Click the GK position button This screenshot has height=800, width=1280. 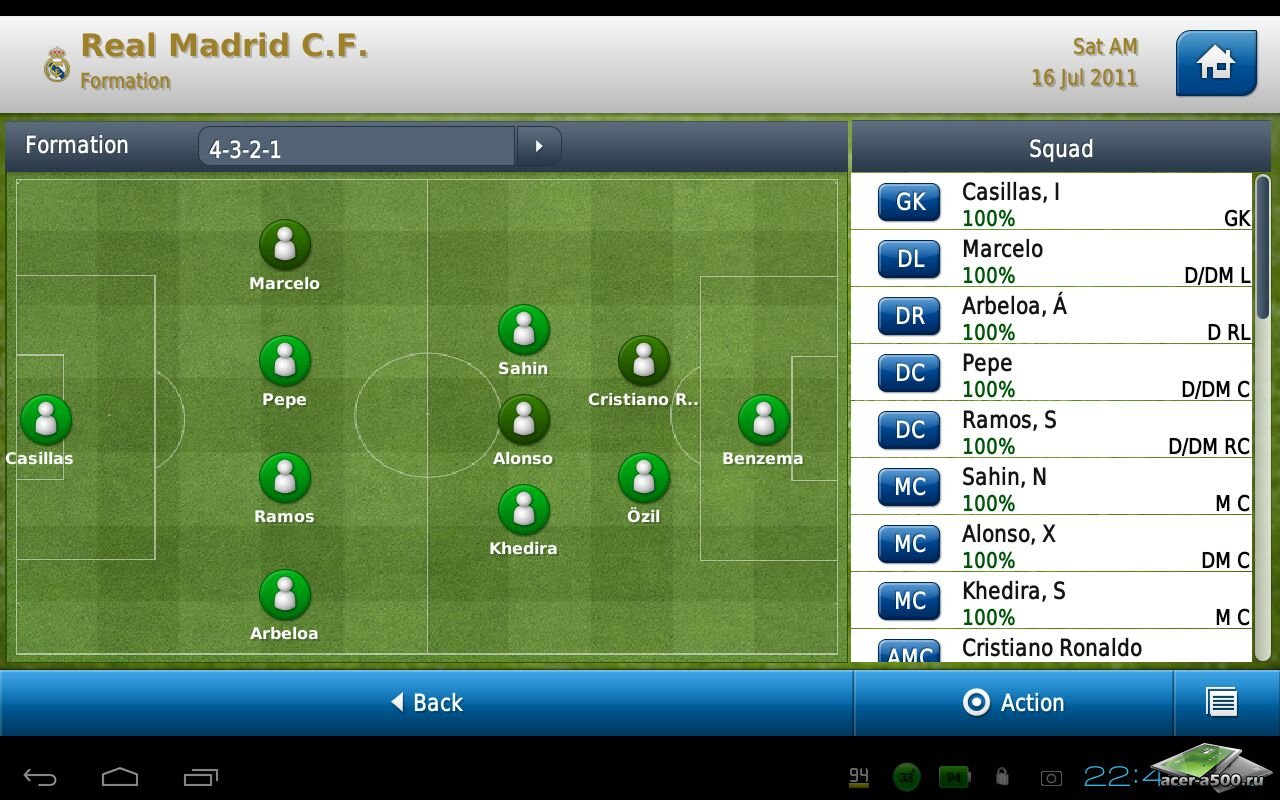[910, 203]
